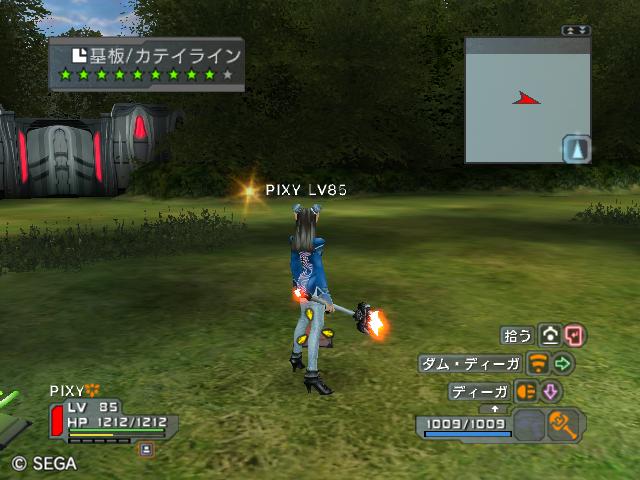640x480 pixels.
Task: Click the minimap panel
Action: coord(520,100)
